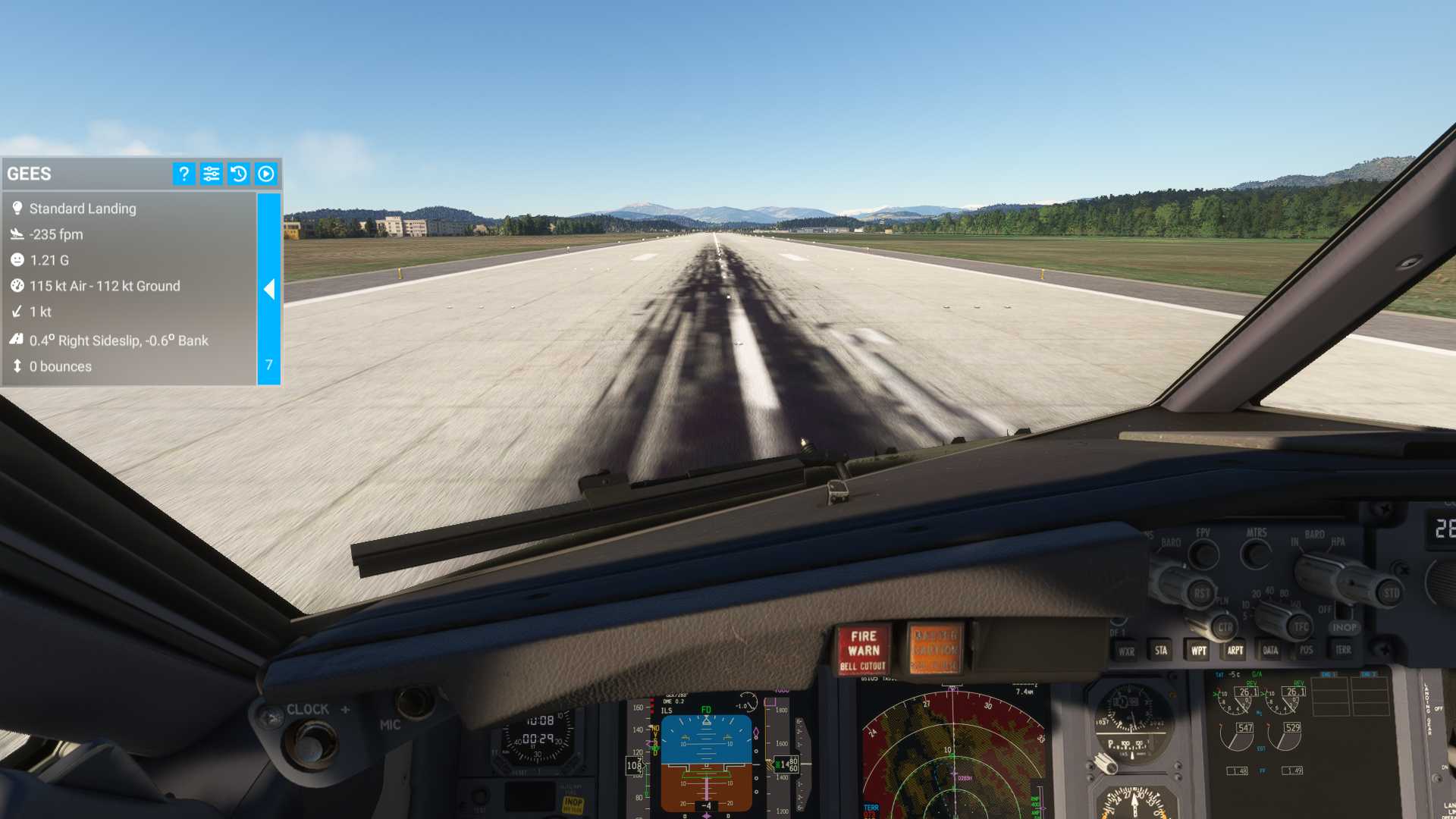Open GEES settings sliders icon

click(x=211, y=174)
